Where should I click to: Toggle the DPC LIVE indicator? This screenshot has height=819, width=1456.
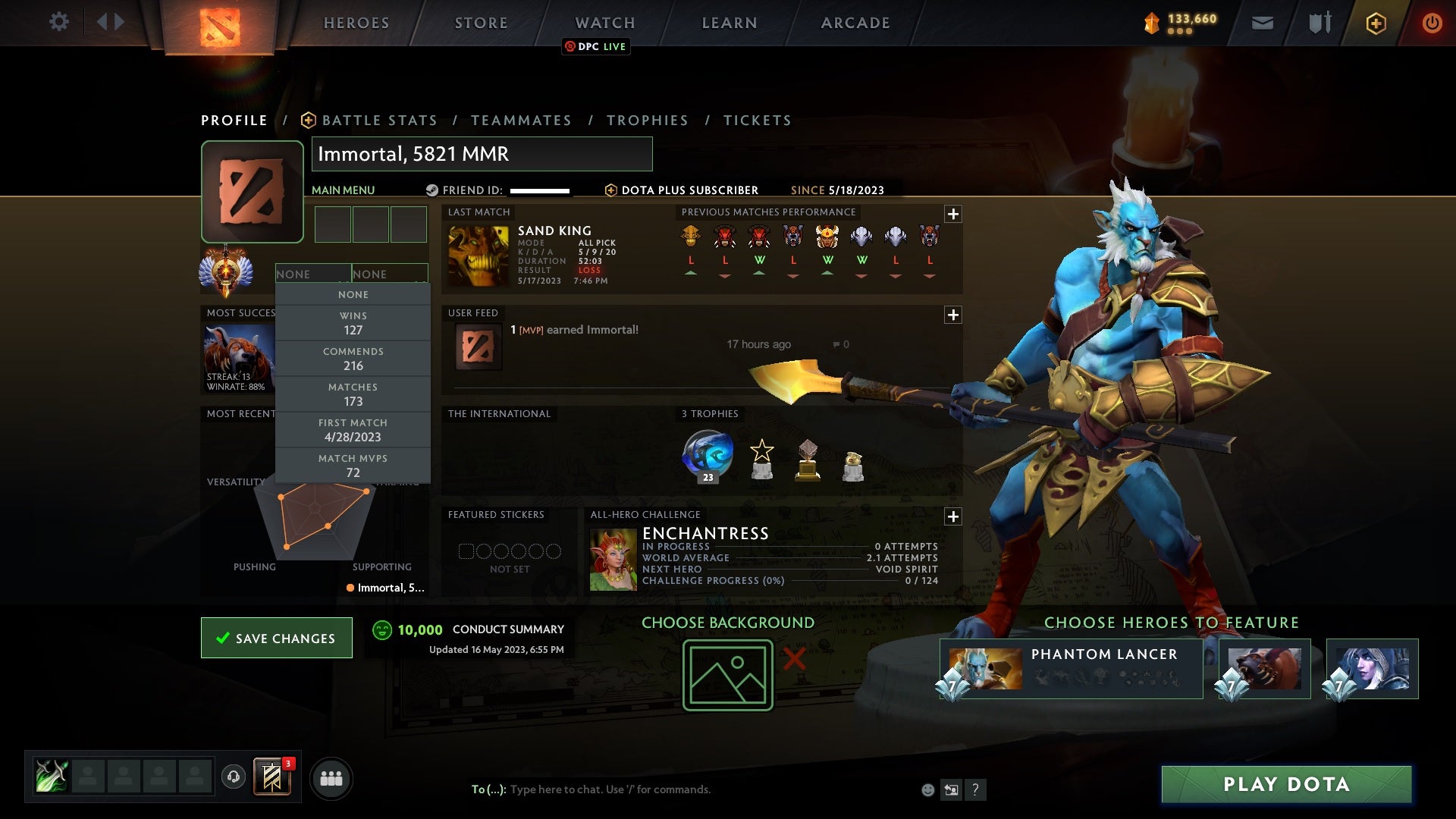pyautogui.click(x=596, y=46)
